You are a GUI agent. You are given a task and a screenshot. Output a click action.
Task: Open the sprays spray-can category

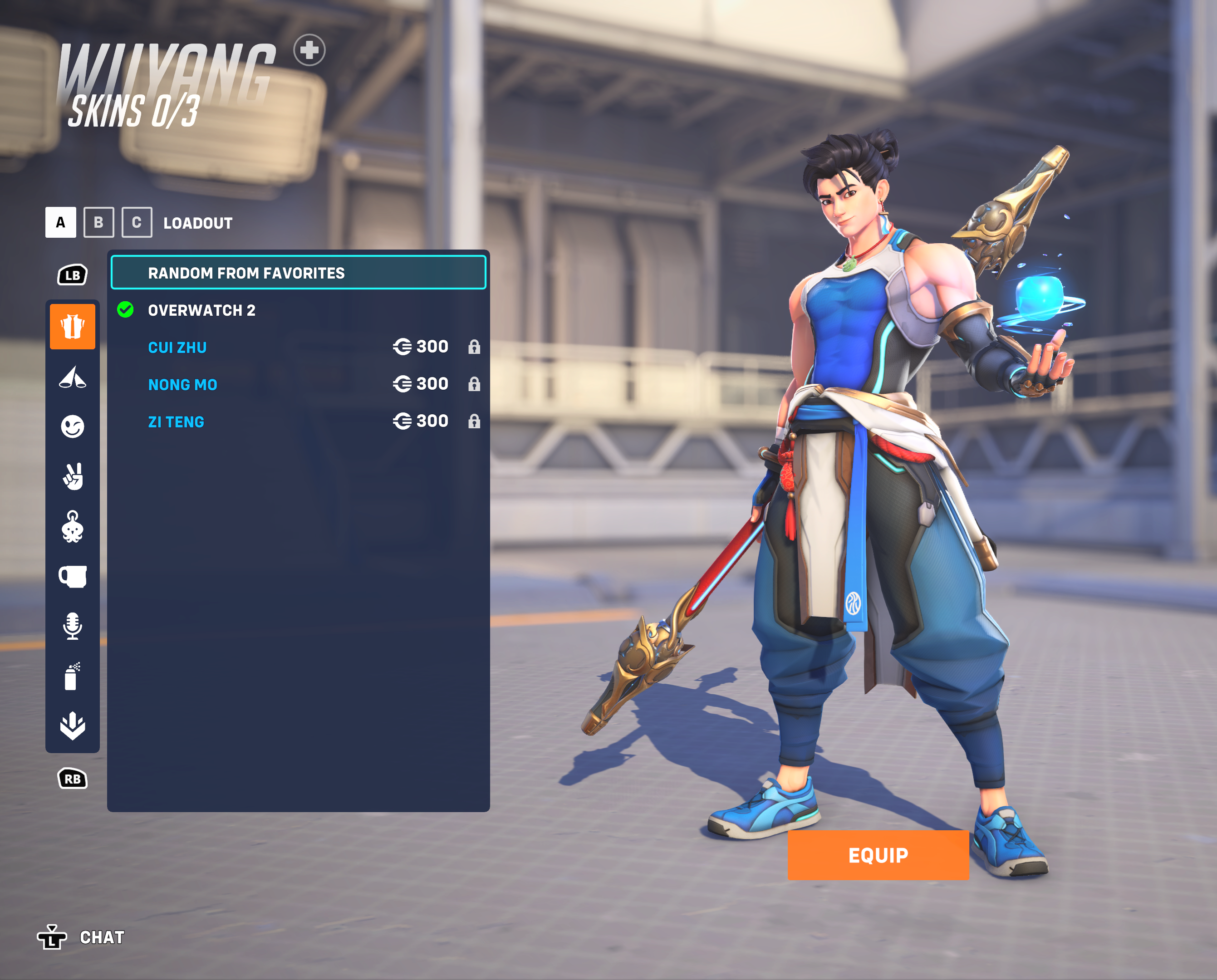coord(72,676)
